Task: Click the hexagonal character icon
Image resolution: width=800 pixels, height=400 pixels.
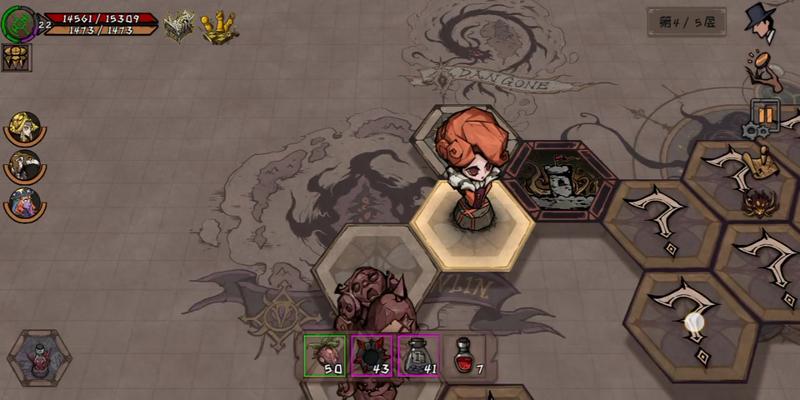Action: pyautogui.click(x=39, y=358)
